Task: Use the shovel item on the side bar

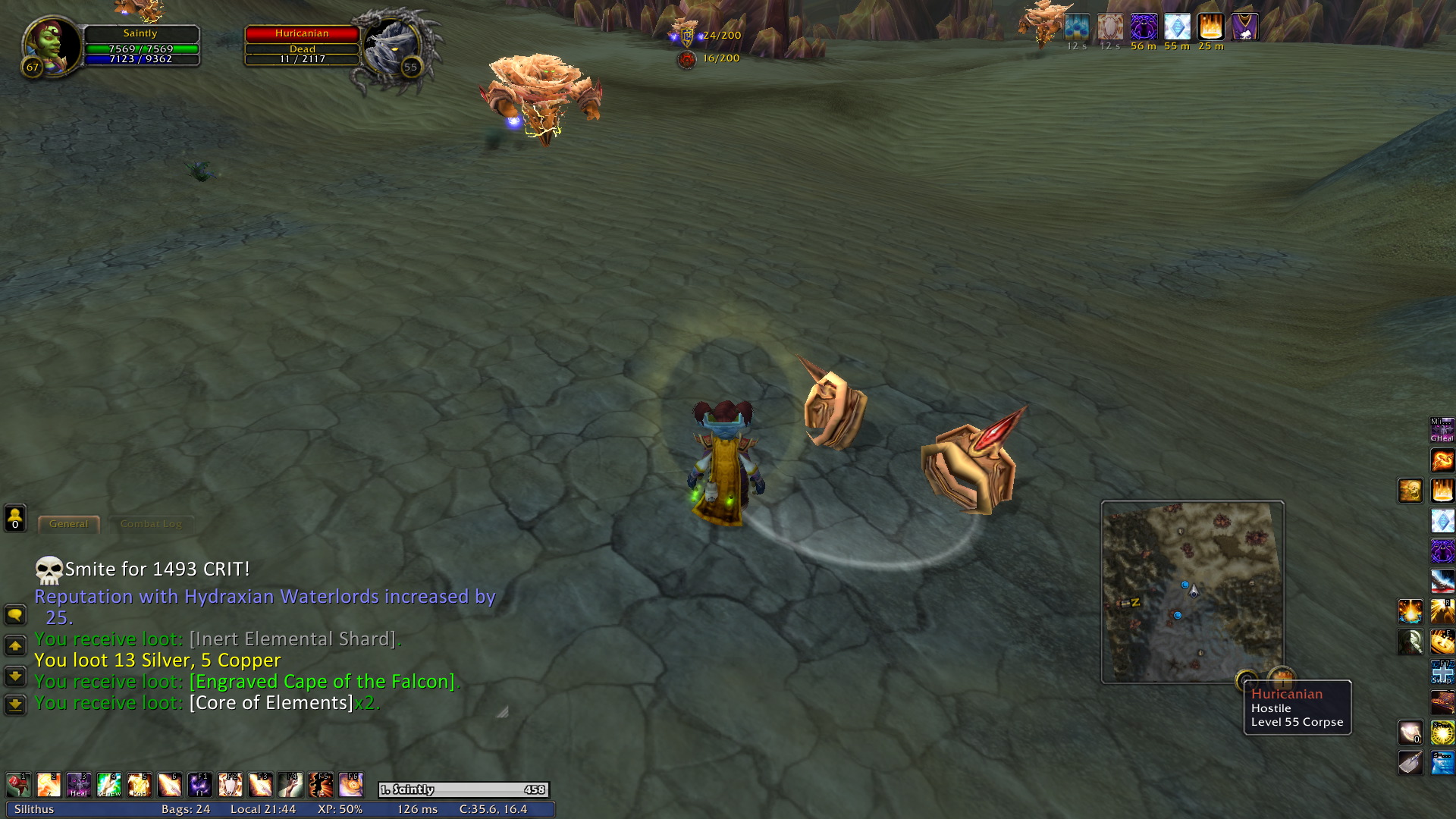Action: (x=1410, y=762)
